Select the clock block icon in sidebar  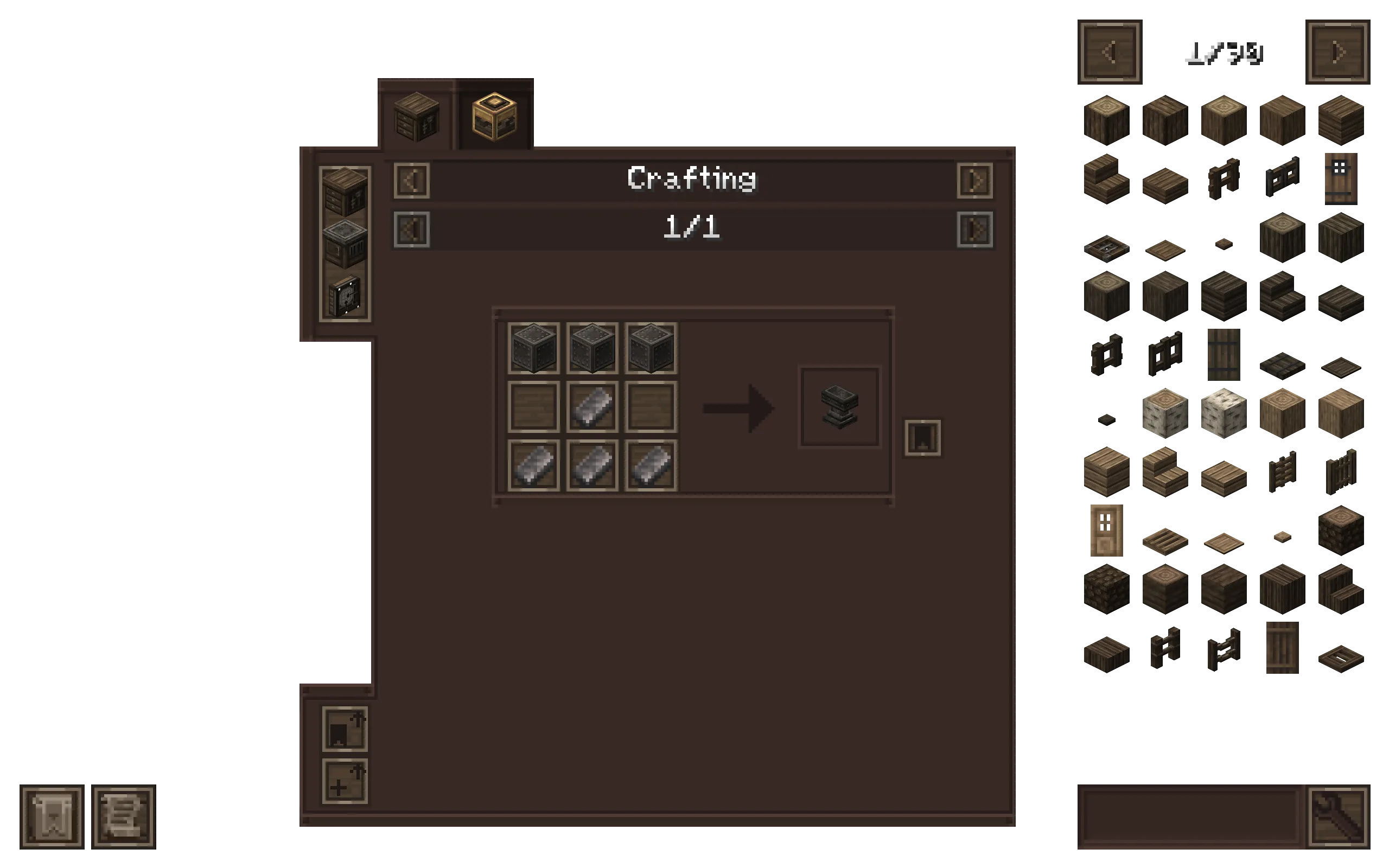pyautogui.click(x=346, y=294)
